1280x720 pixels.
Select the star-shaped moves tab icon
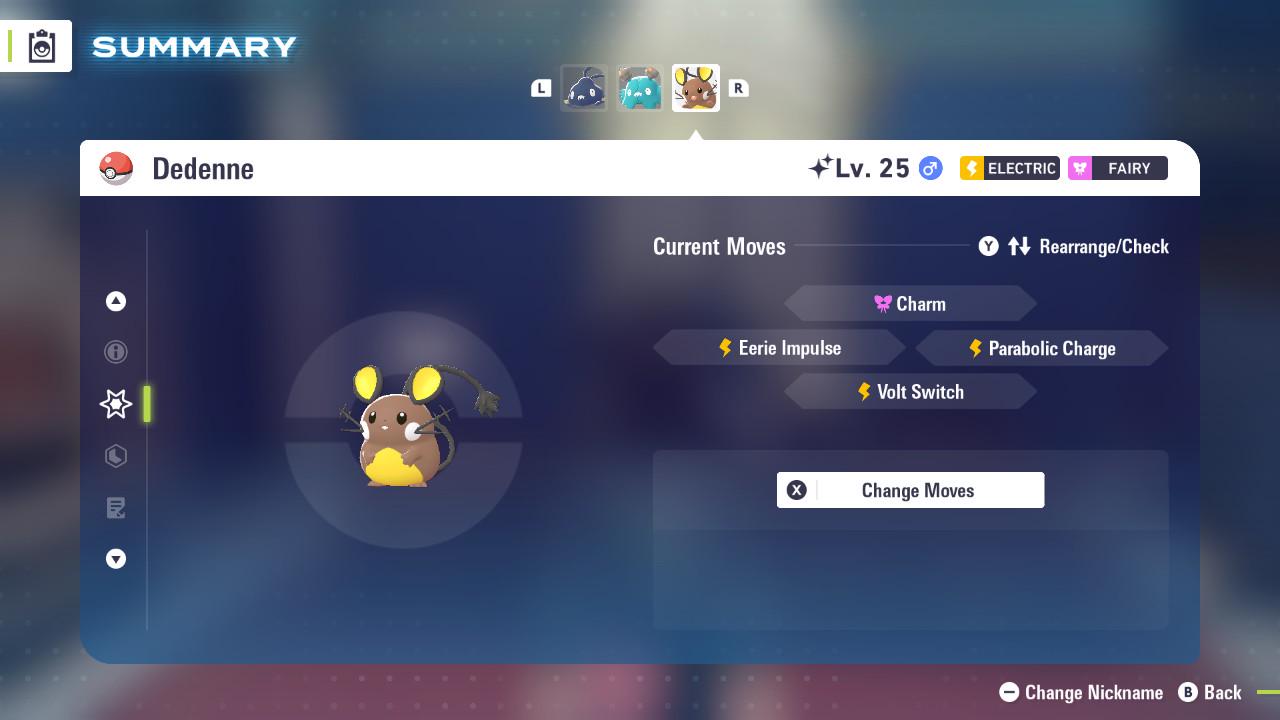click(x=116, y=404)
